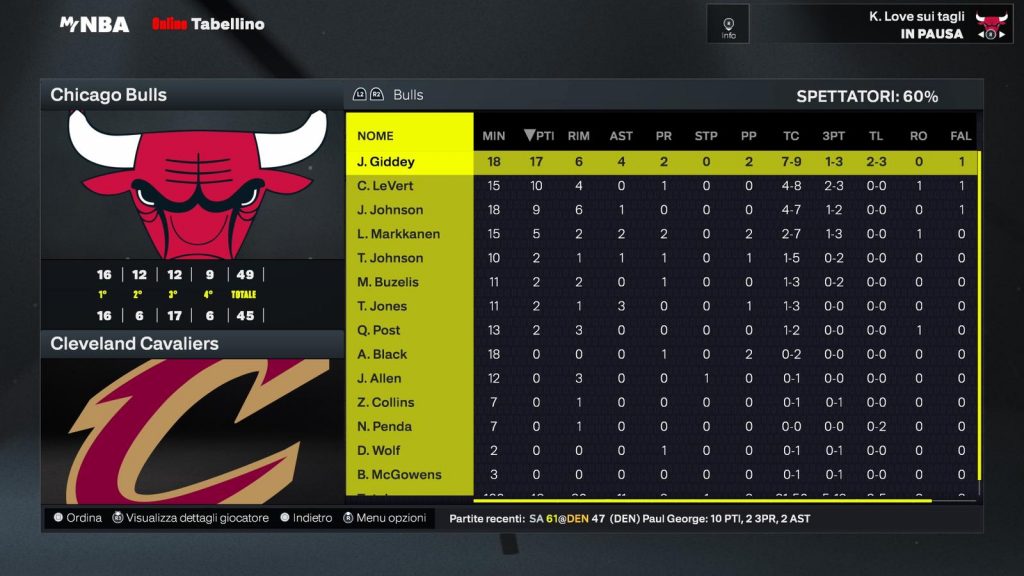Choose C. LeVert from the player list
The width and height of the screenshot is (1024, 576).
click(x=385, y=186)
